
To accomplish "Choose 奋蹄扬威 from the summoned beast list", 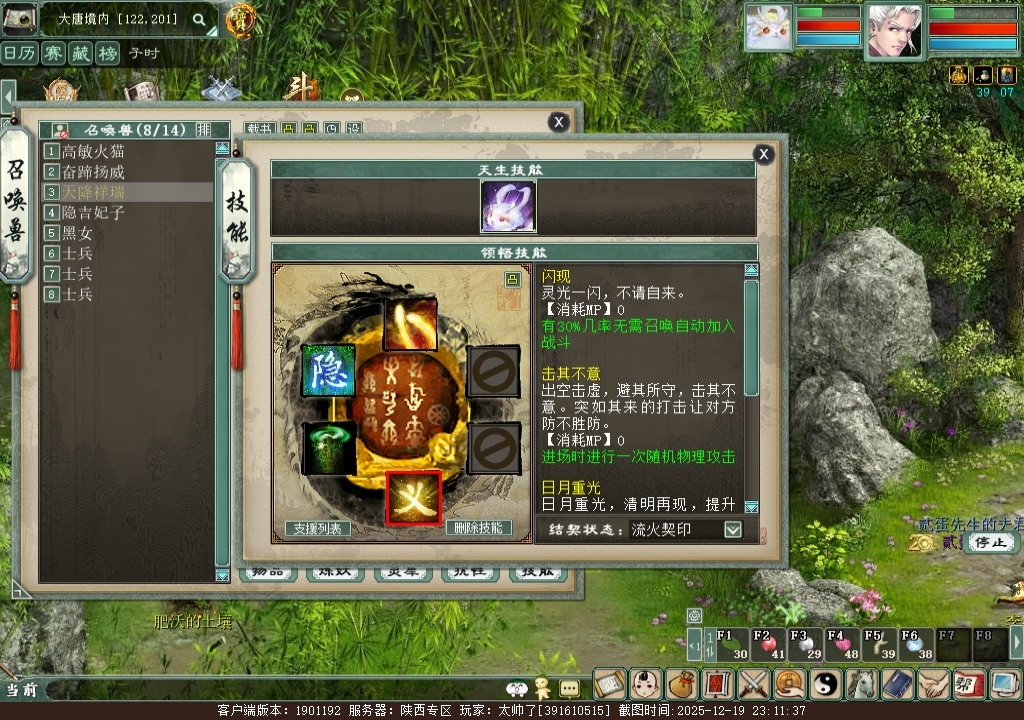I will [x=93, y=172].
